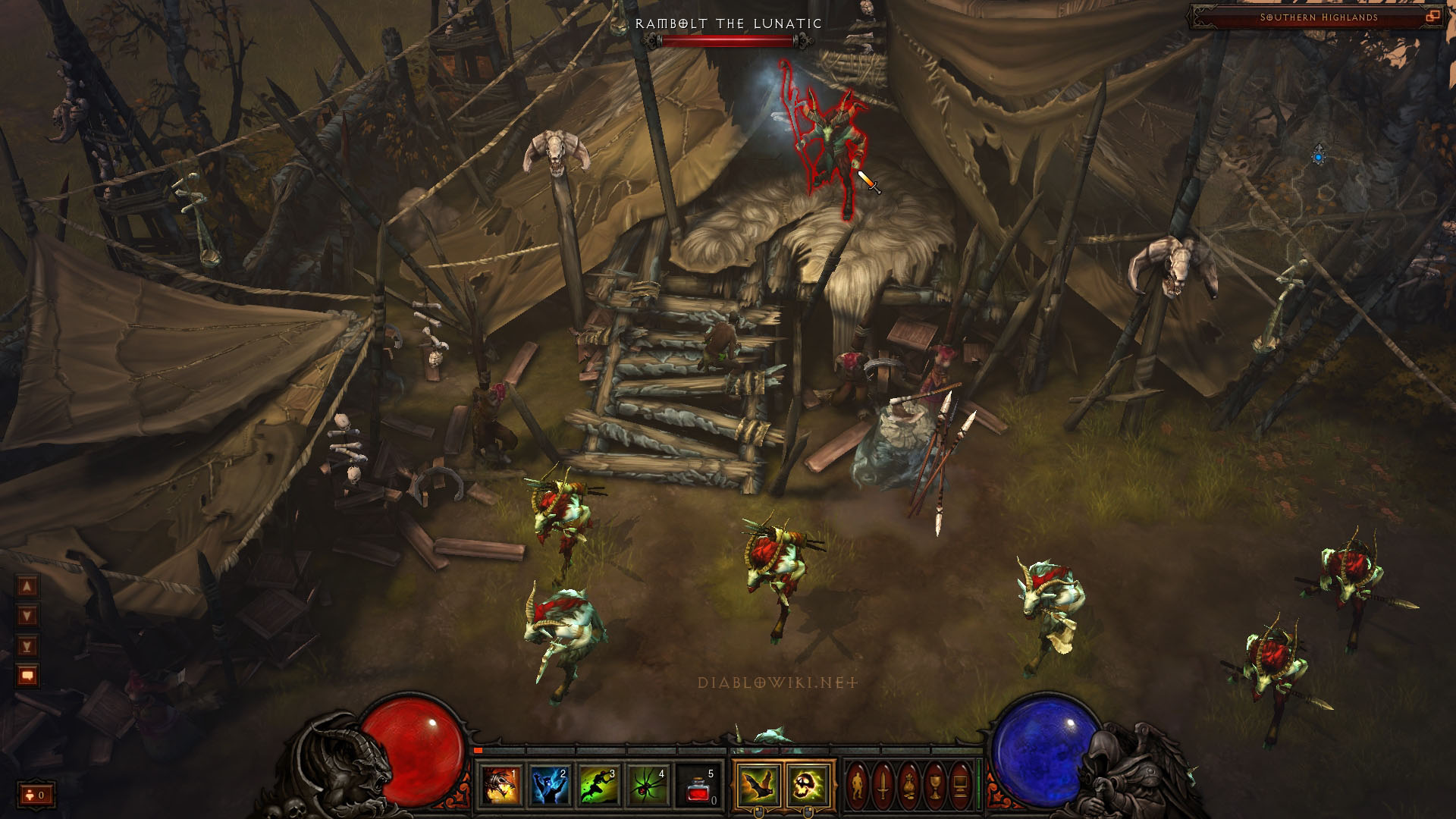Open the sword menu button
The image size is (1456, 819).
(883, 785)
